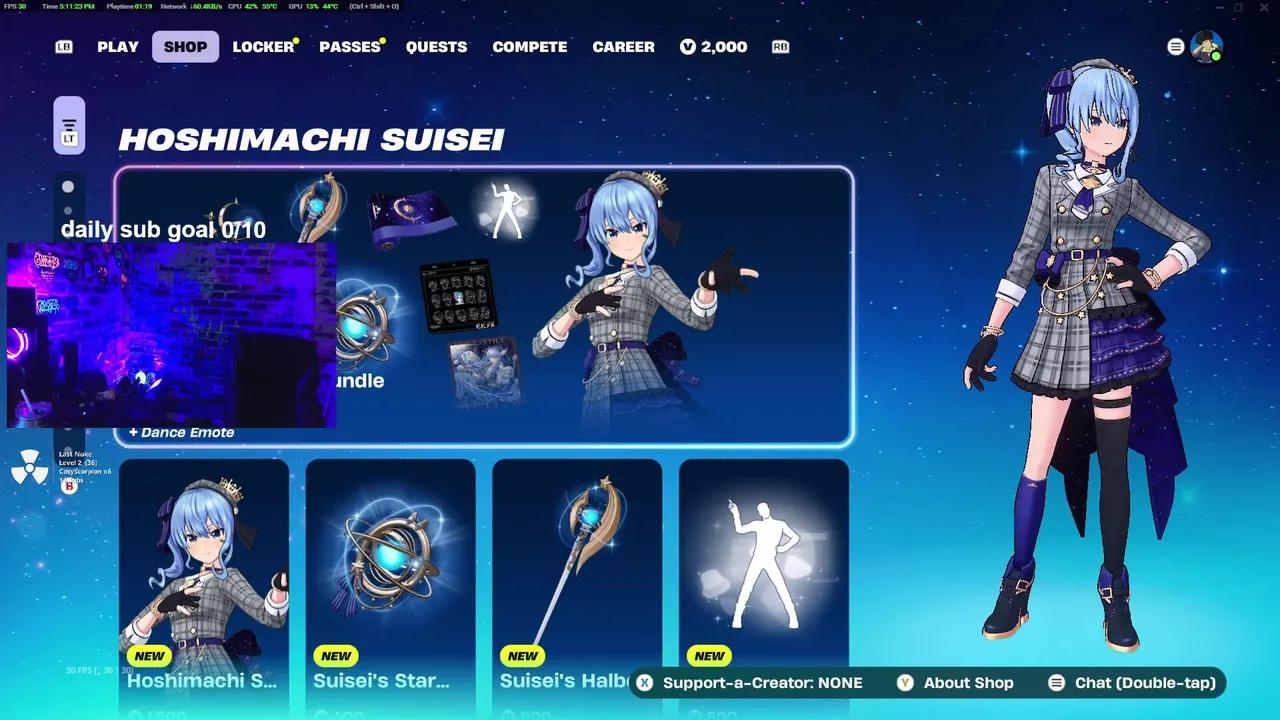The width and height of the screenshot is (1280, 720).
Task: Open the Chat option
Action: pyautogui.click(x=1132, y=683)
